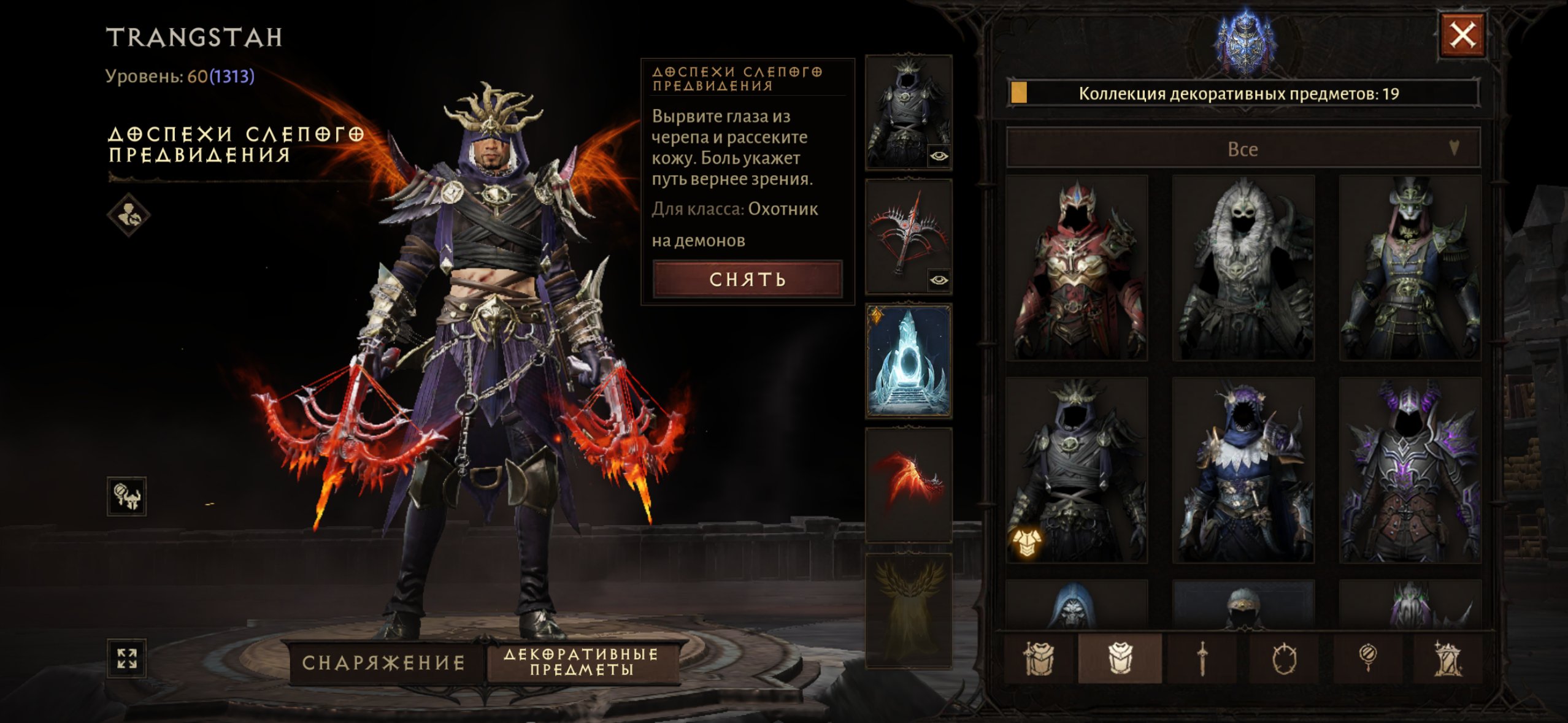This screenshot has width=1568, height=723.
Task: Close the cosmetics collection panel
Action: pos(1462,36)
